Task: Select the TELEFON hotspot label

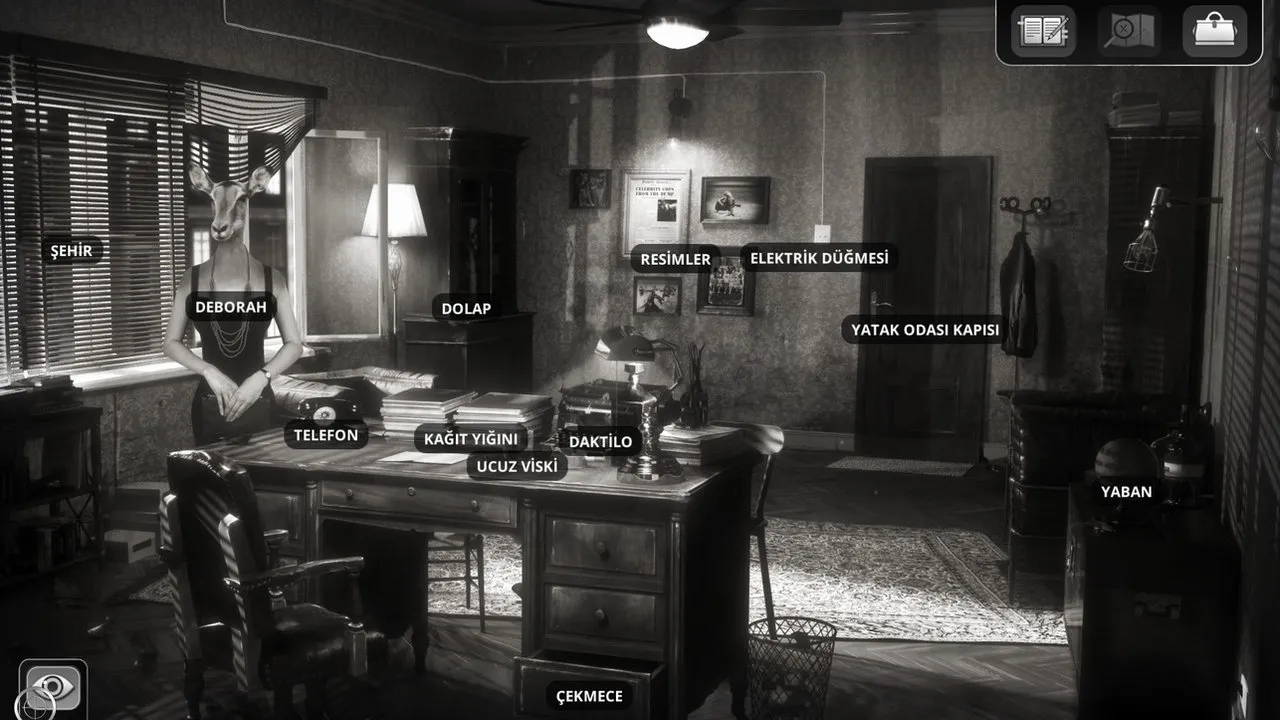Action: click(326, 435)
